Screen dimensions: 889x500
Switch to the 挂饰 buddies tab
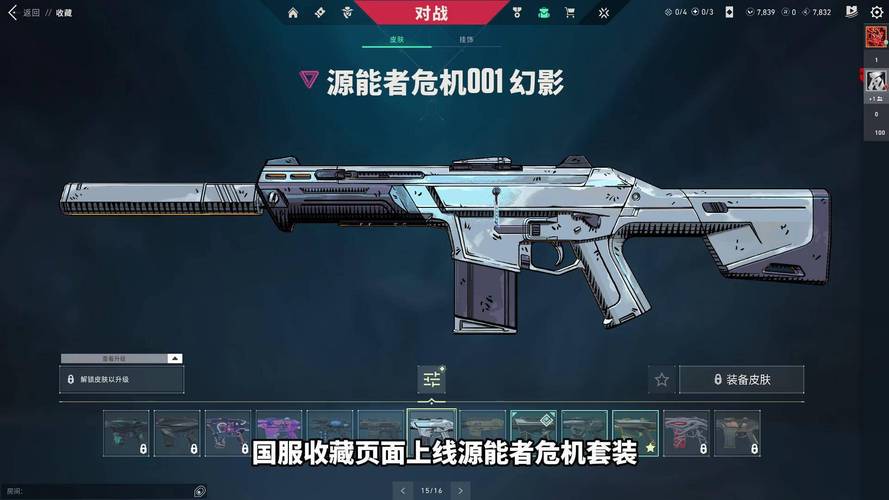pos(466,40)
